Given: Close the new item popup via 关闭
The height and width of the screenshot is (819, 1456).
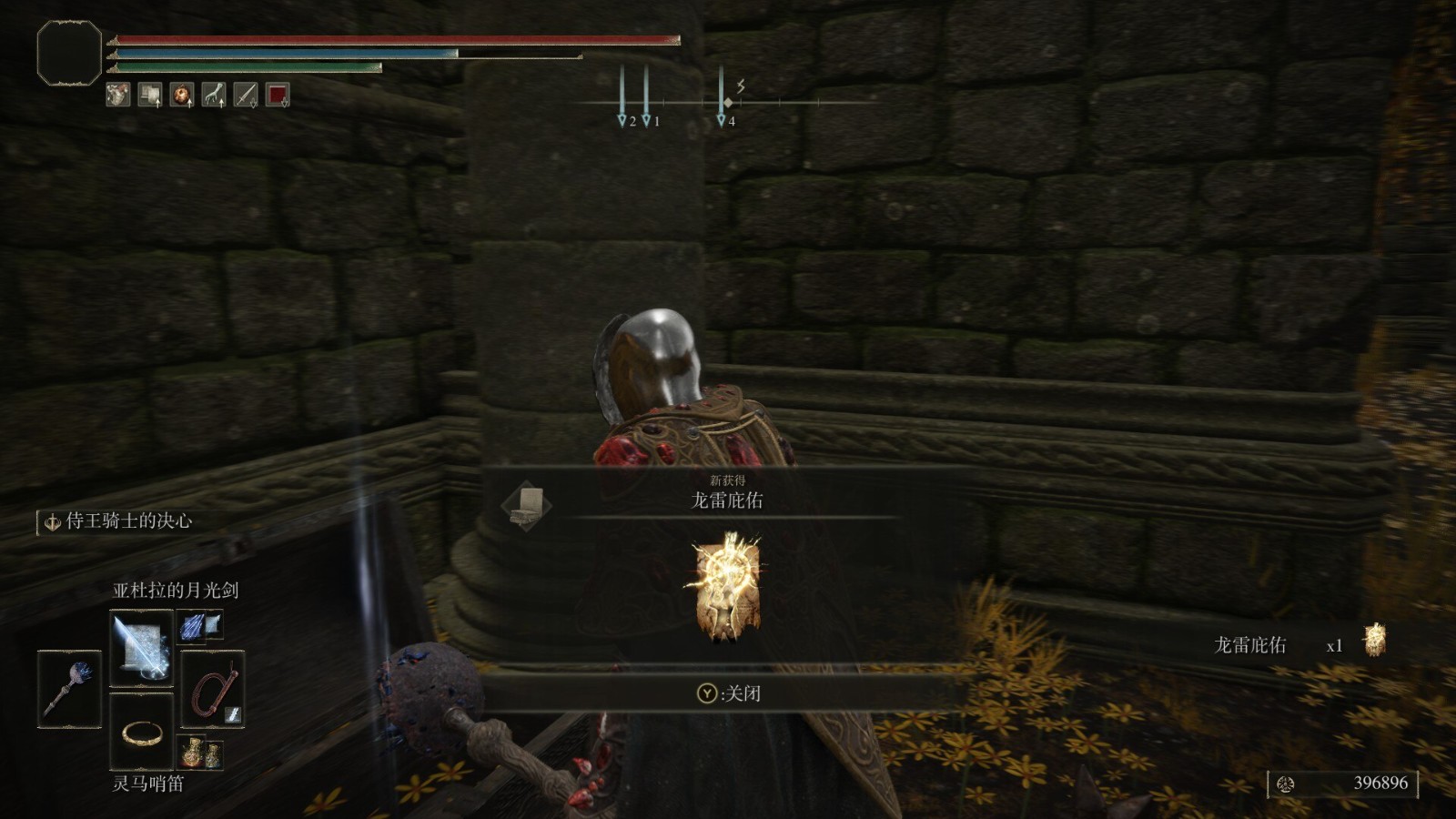Looking at the screenshot, I should [728, 693].
